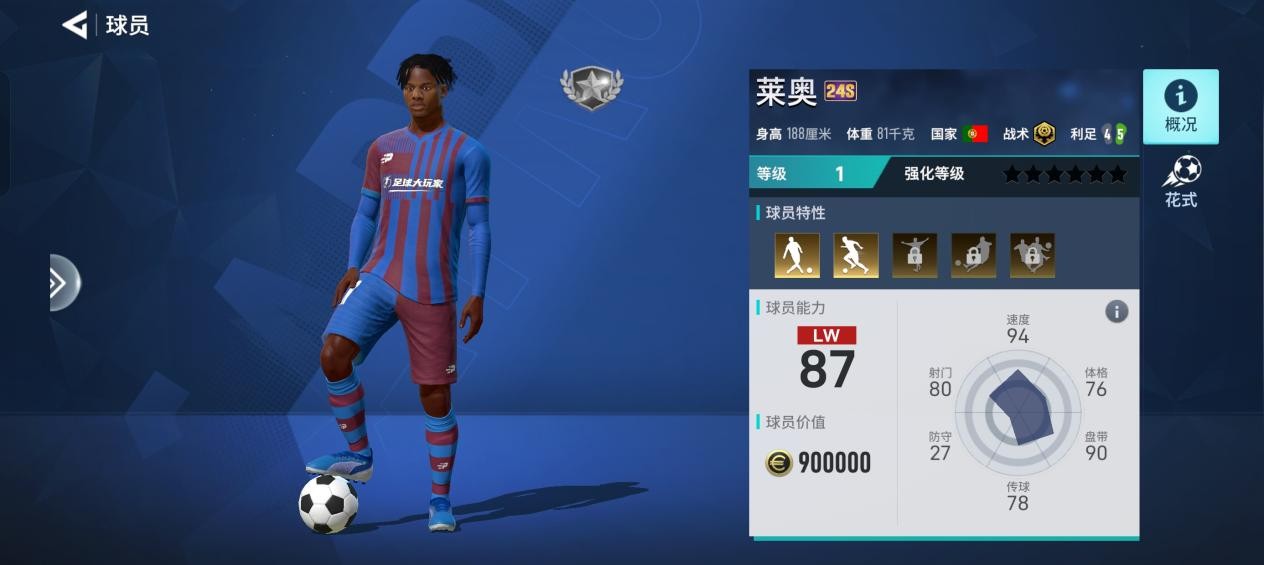Viewport: 1264px width, 565px height.
Task: Select the second unlocked sprinting trait icon
Action: tap(856, 255)
